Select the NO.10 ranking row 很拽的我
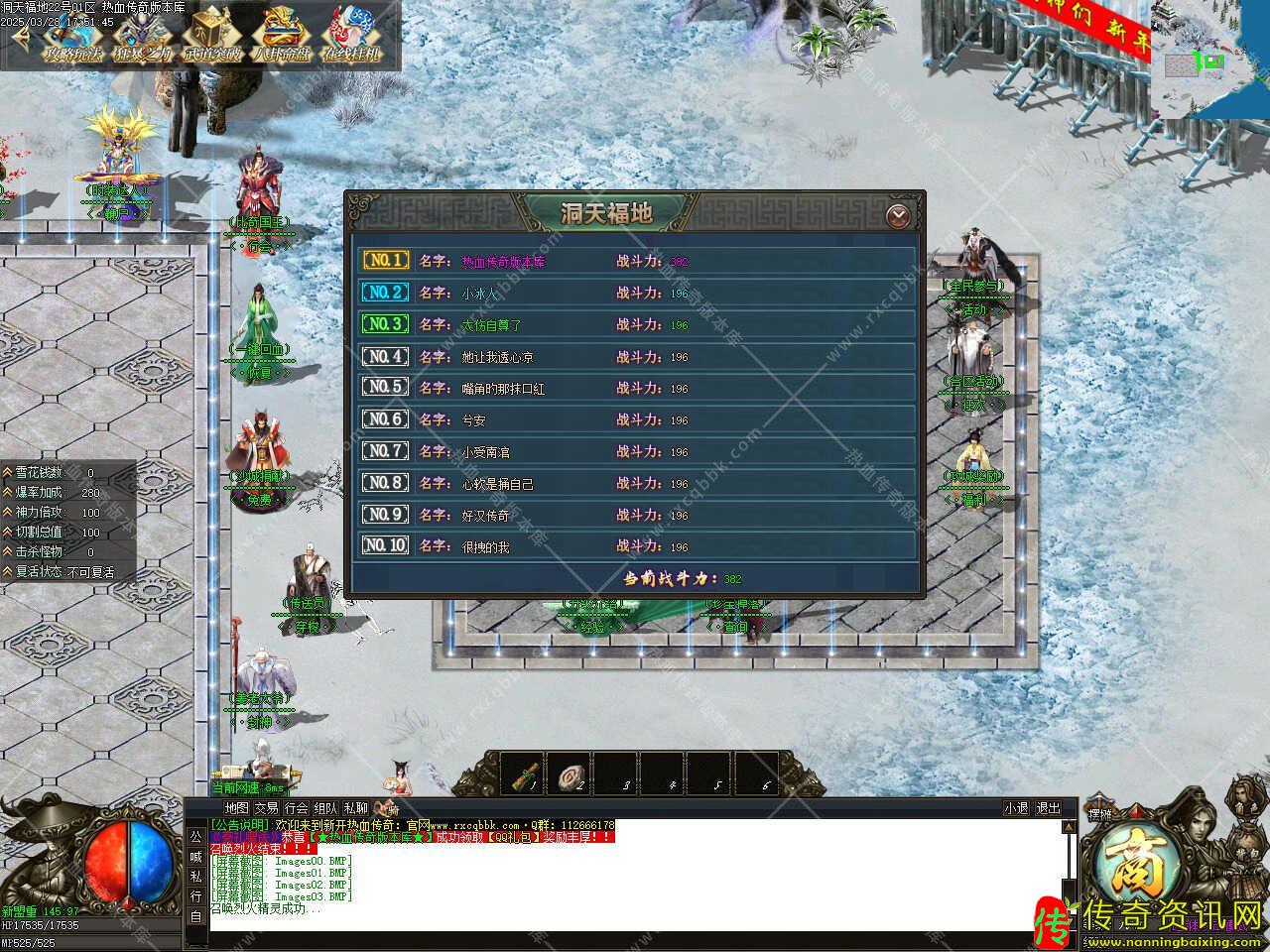1270x952 pixels. click(635, 545)
